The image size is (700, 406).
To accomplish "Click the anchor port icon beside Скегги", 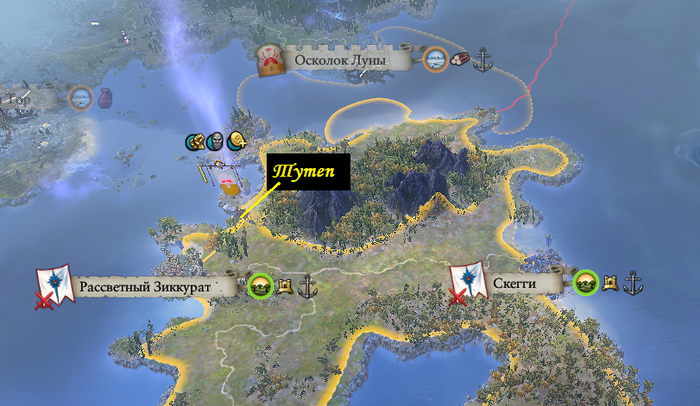I will 633,283.
